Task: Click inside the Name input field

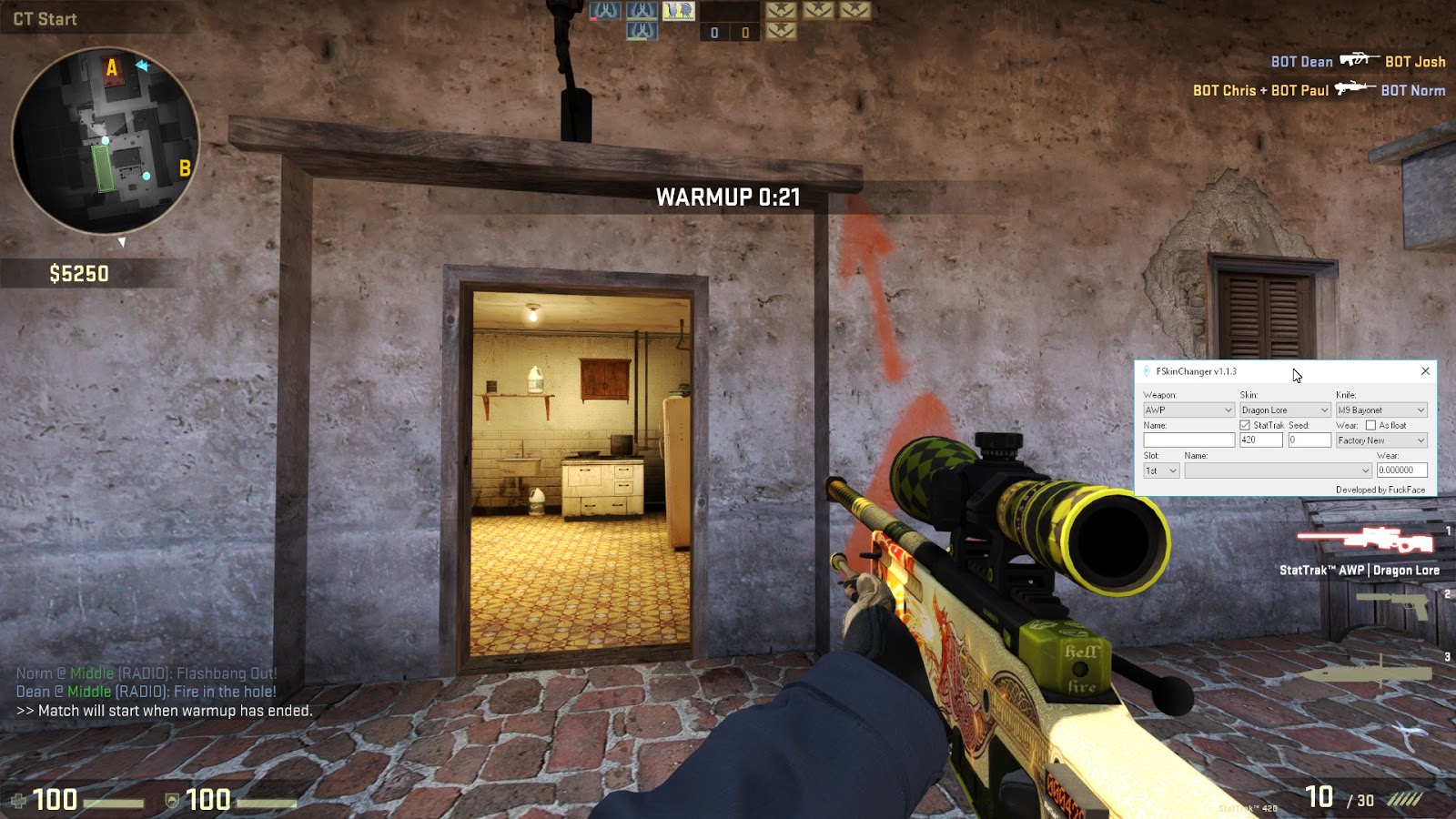Action: [x=1188, y=440]
